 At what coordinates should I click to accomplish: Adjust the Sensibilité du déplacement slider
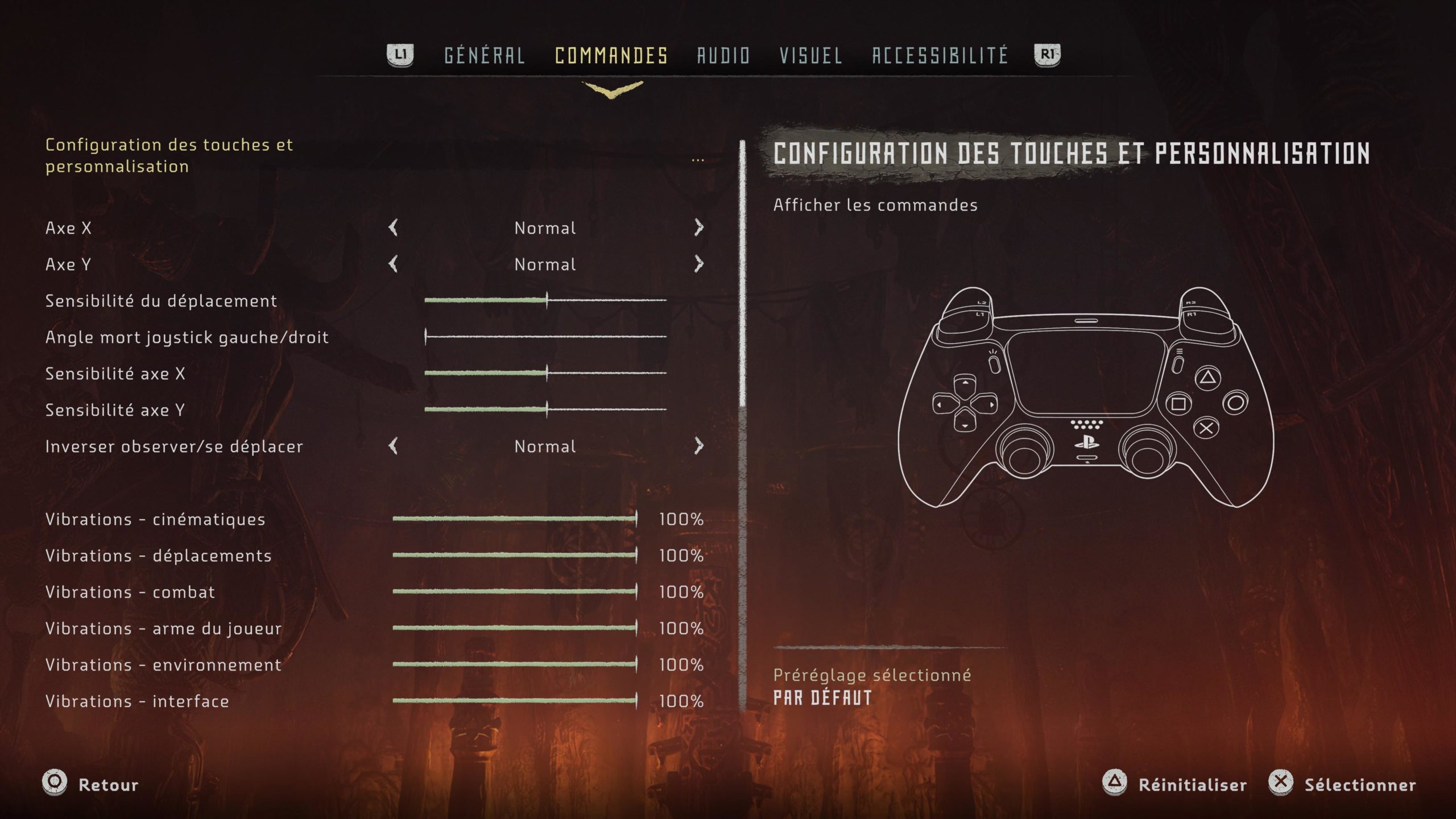tap(547, 300)
